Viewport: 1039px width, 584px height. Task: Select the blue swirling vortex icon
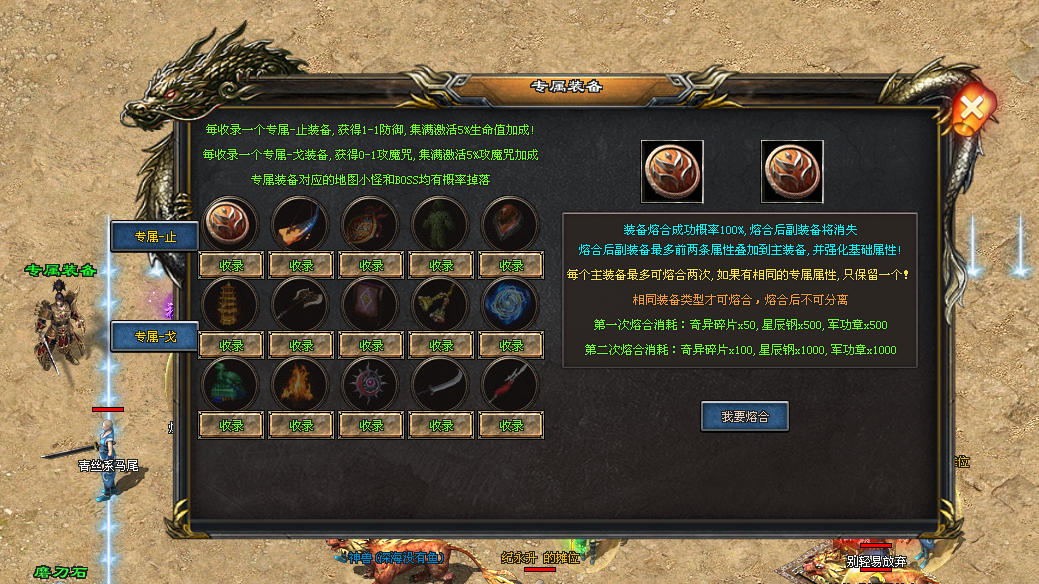tap(511, 303)
